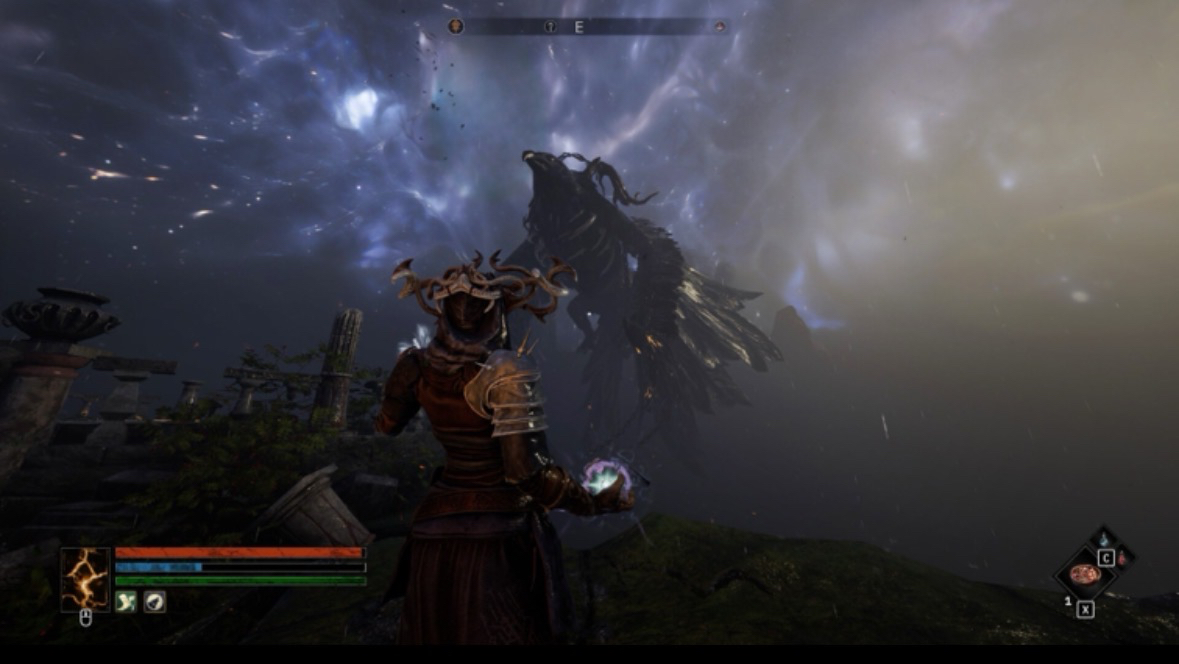Select the blue potion flask slot
Viewport: 1179px width, 664px height.
pyautogui.click(x=1104, y=540)
